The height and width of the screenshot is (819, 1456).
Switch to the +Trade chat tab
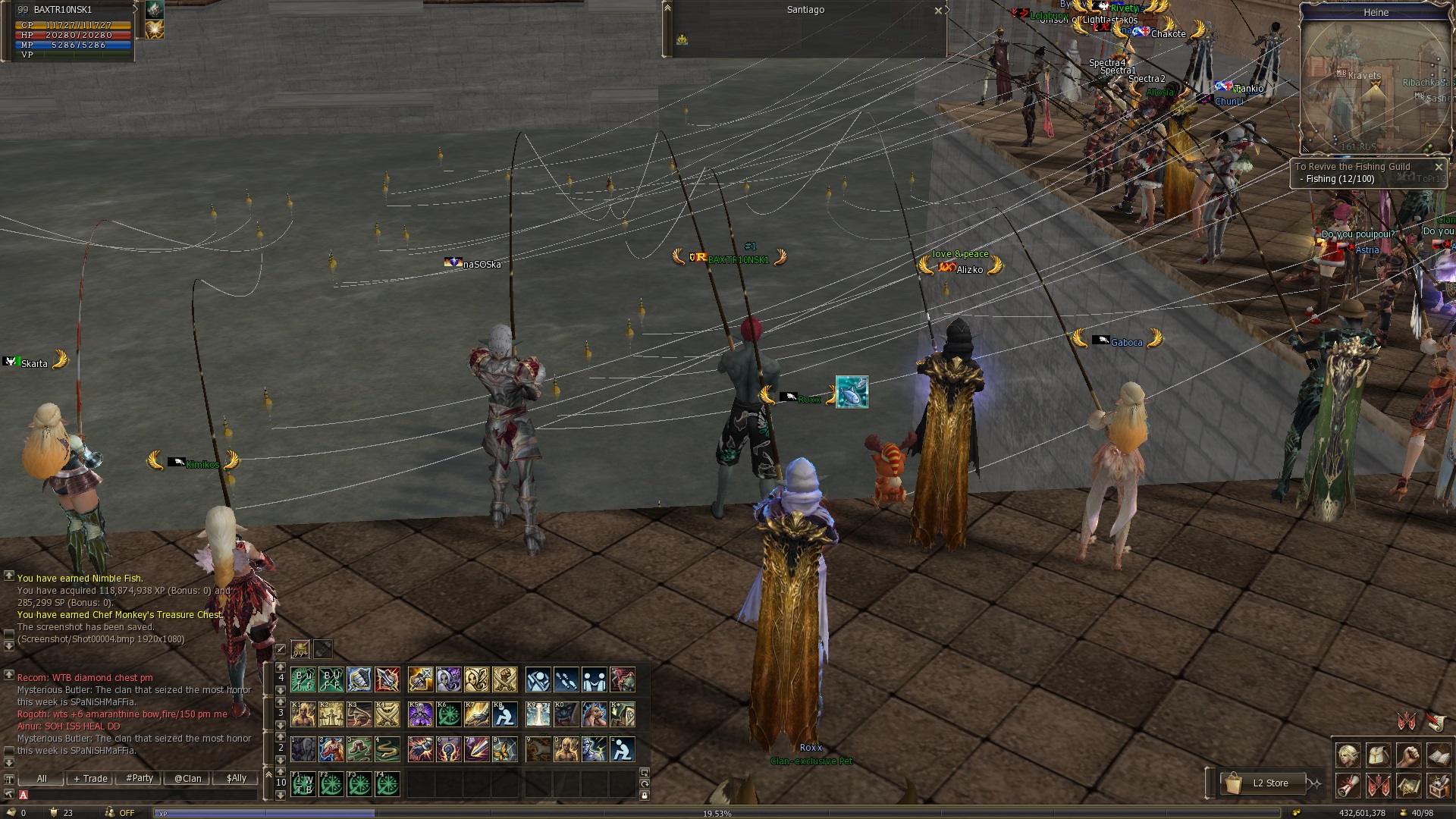(x=90, y=779)
